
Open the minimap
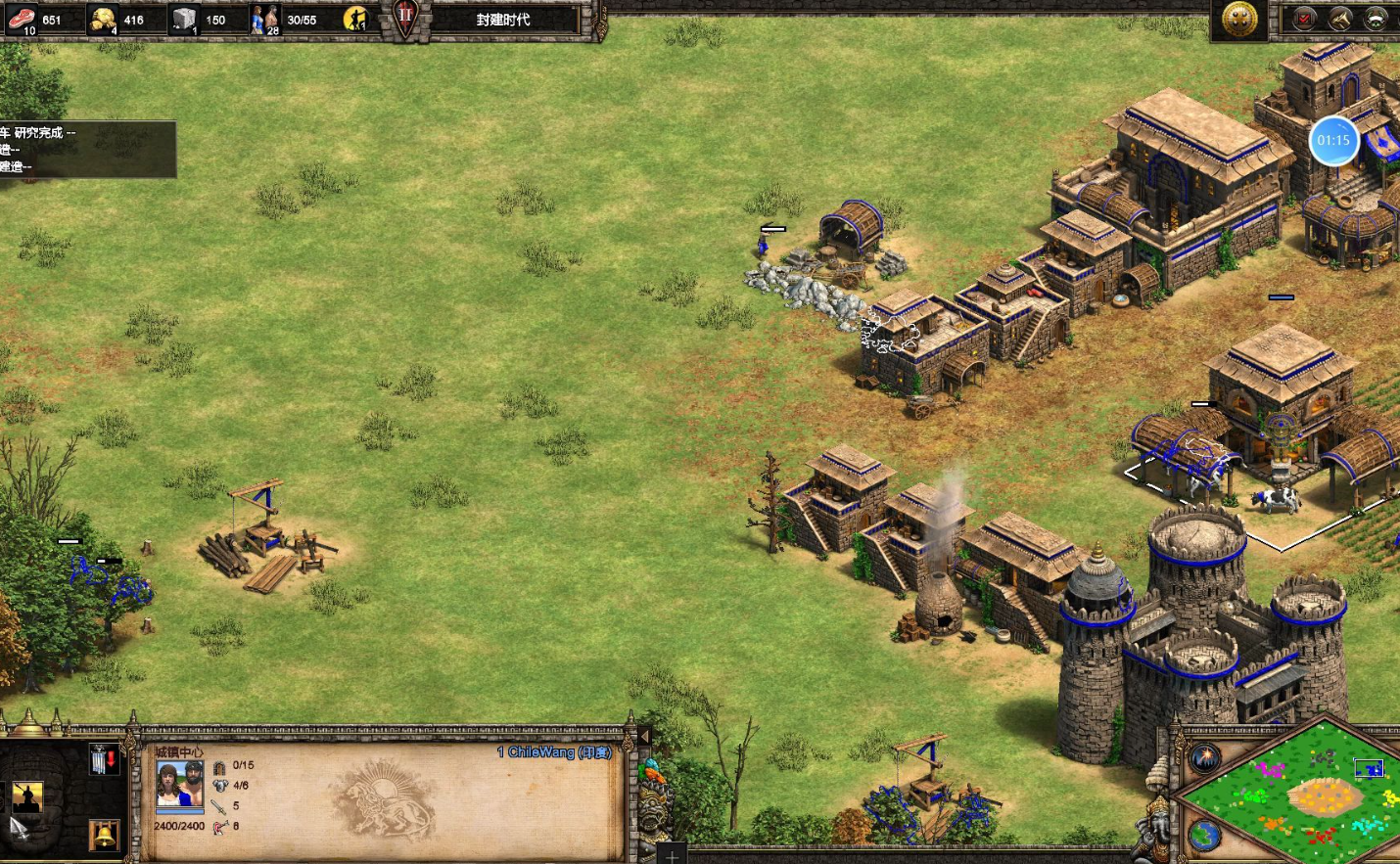click(x=1292, y=795)
